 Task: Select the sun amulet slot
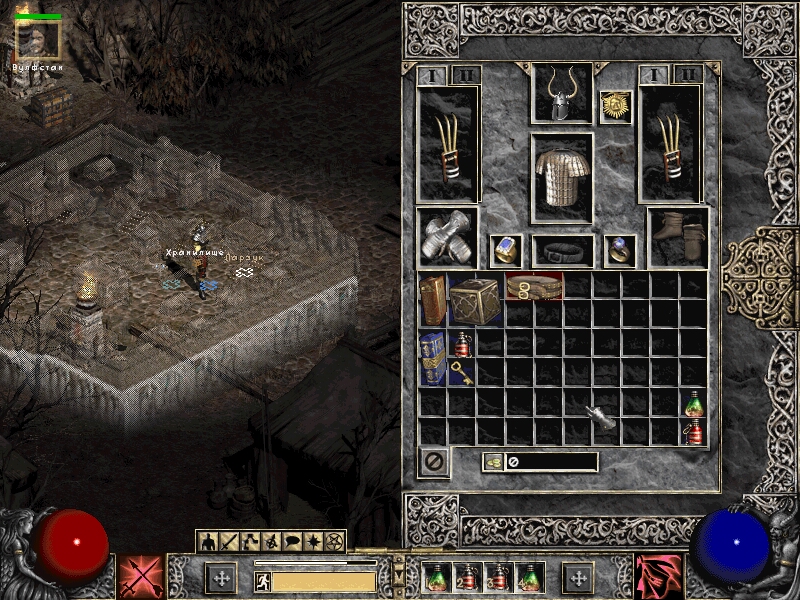[x=615, y=107]
